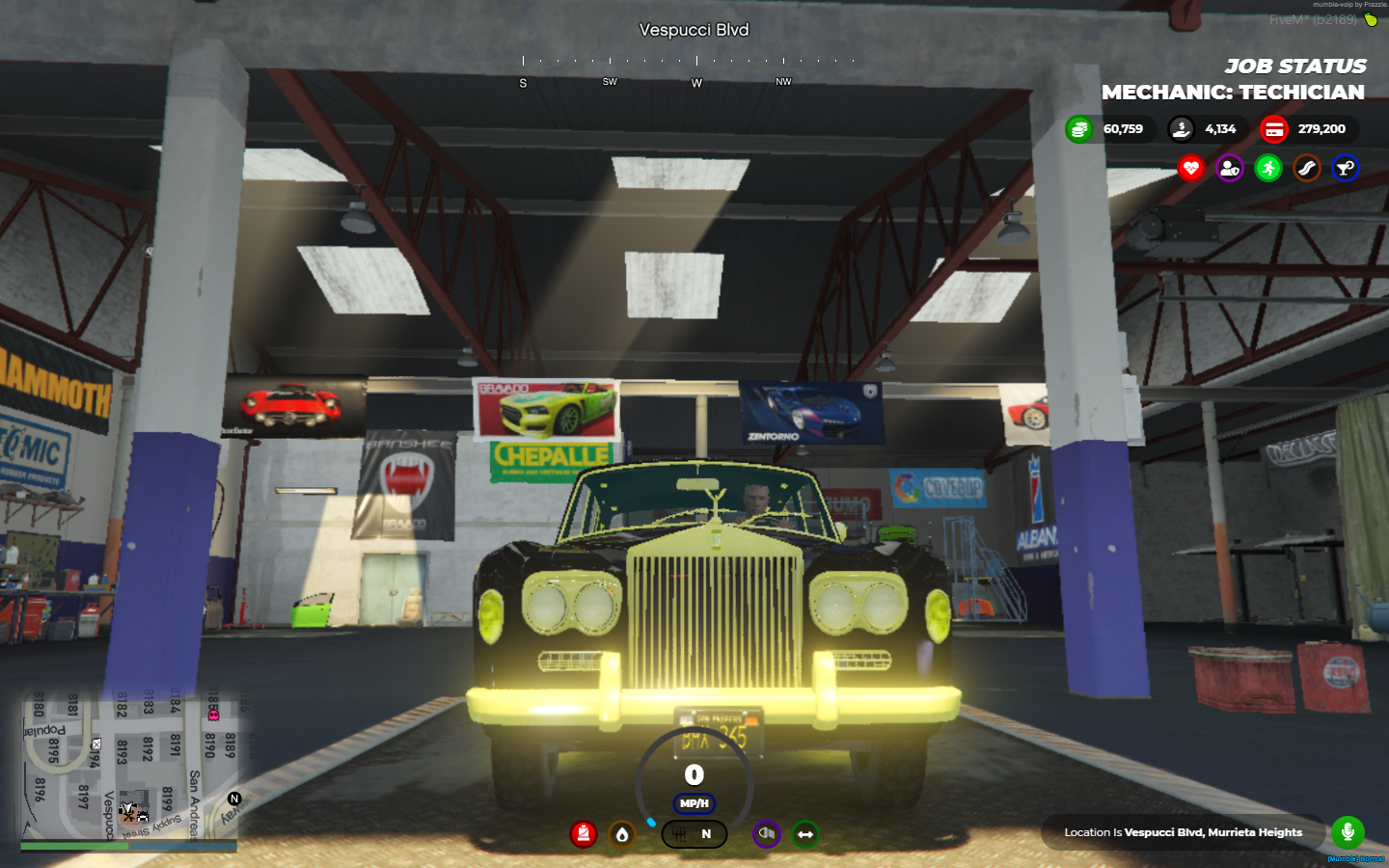Click the brown oil drop indicator
Screen dimensions: 1389x868
(621, 835)
